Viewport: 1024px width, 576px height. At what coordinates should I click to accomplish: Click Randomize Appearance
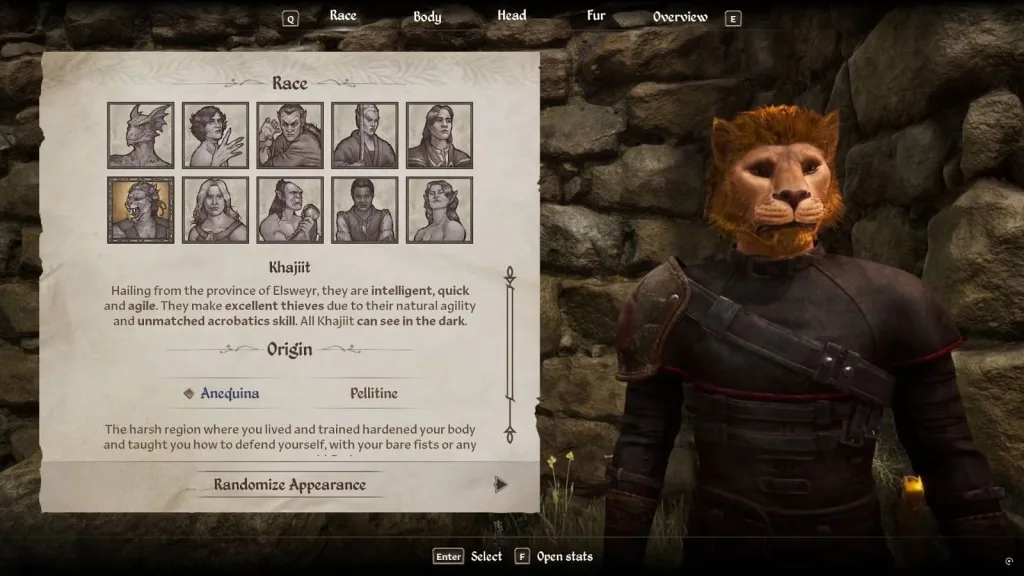[290, 485]
